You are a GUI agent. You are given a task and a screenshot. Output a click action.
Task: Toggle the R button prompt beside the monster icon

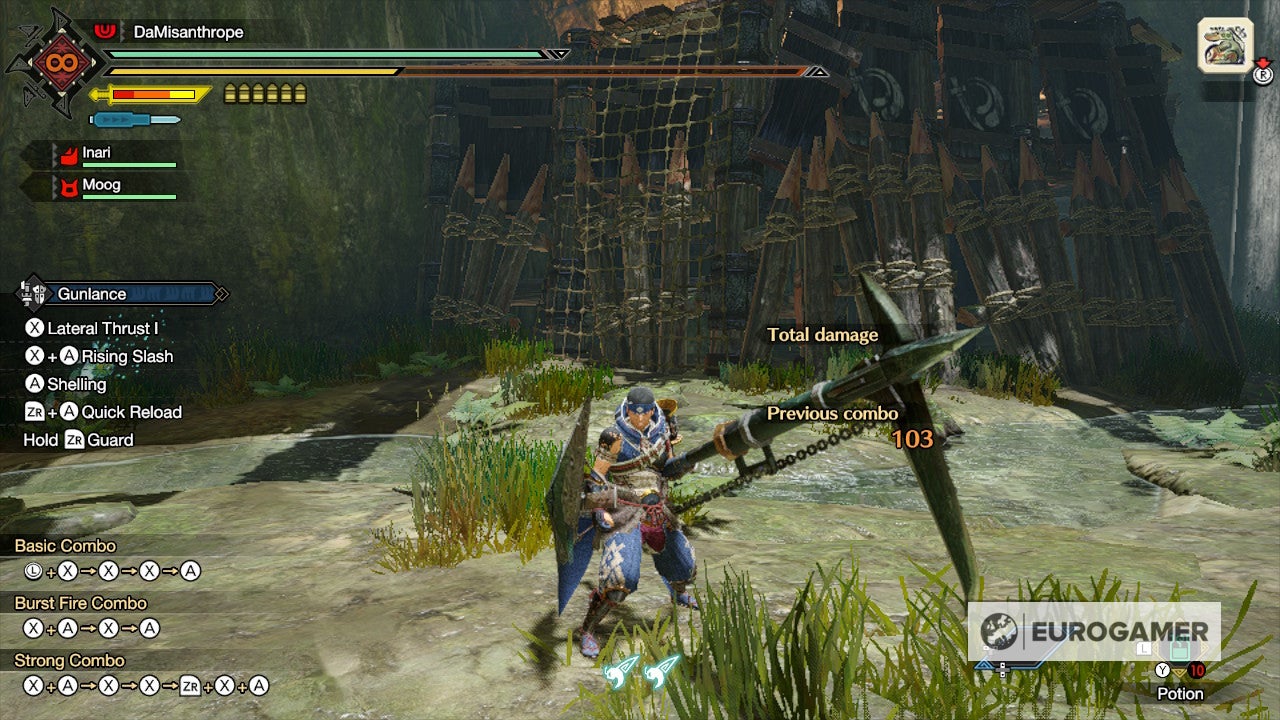1264,75
